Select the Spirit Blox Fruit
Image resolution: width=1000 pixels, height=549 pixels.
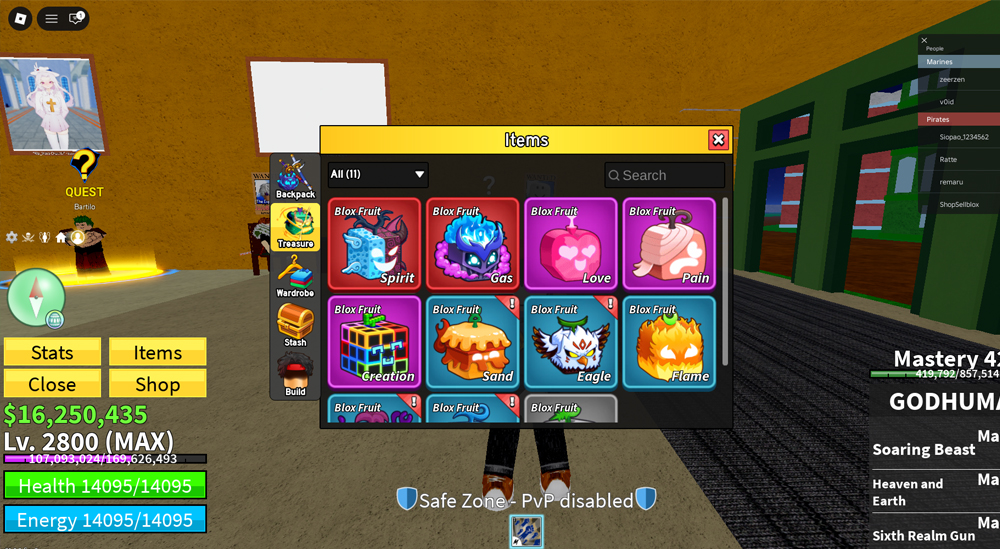(375, 244)
